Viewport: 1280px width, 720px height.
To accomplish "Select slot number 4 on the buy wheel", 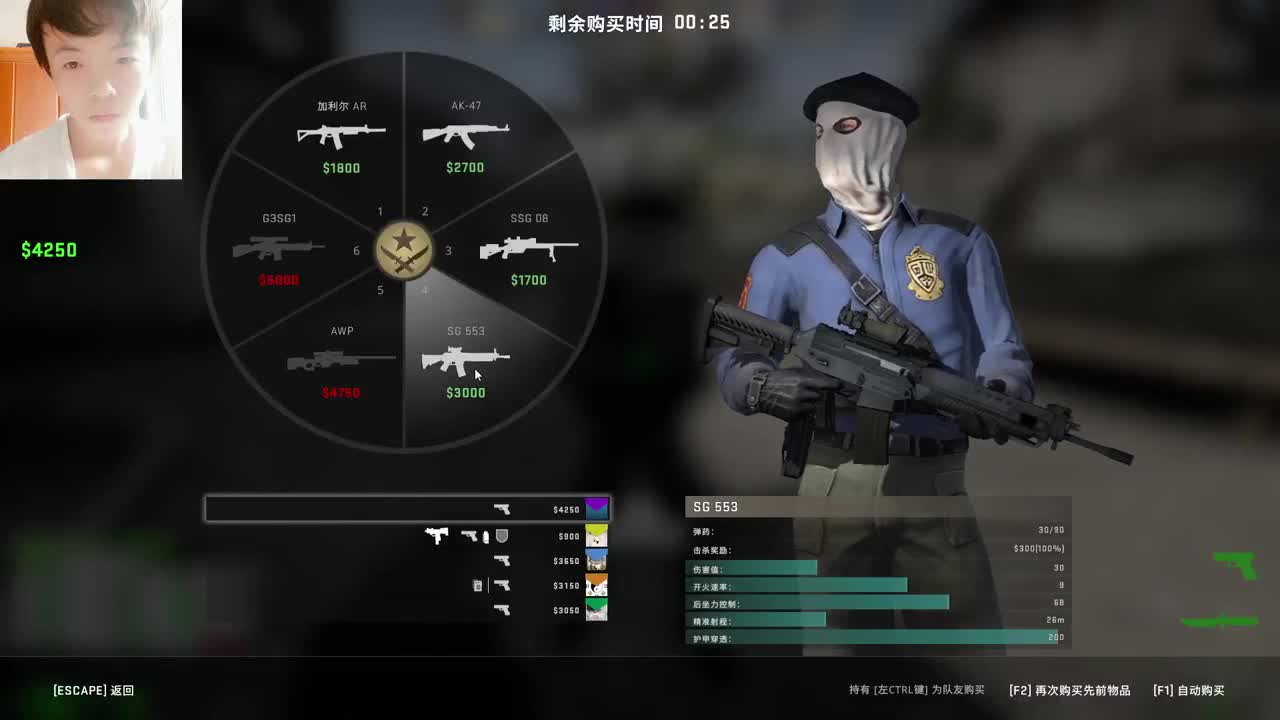I will (x=424, y=290).
